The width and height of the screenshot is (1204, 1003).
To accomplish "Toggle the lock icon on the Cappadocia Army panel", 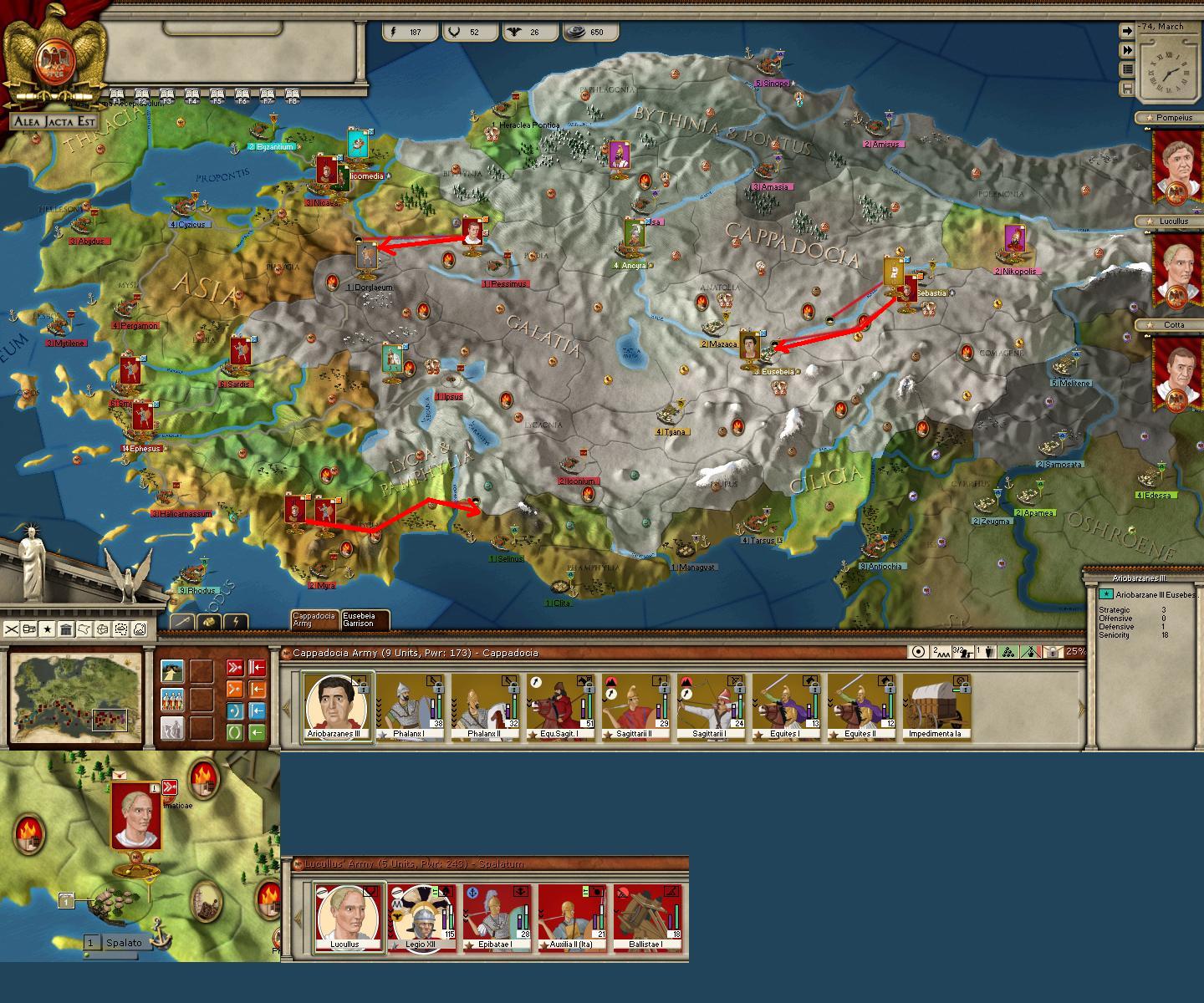I will click(x=1052, y=653).
